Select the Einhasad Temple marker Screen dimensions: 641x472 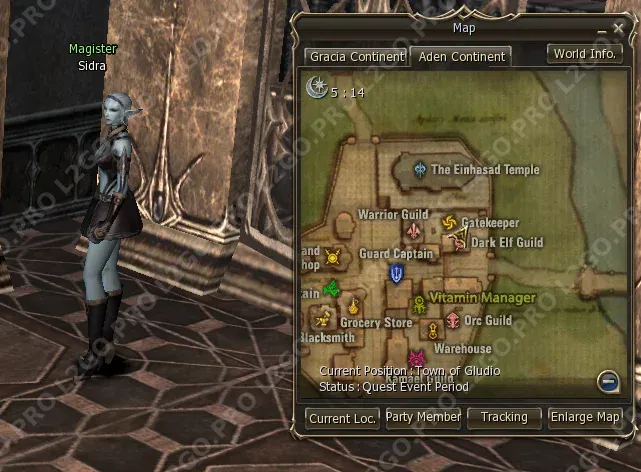[x=420, y=170]
